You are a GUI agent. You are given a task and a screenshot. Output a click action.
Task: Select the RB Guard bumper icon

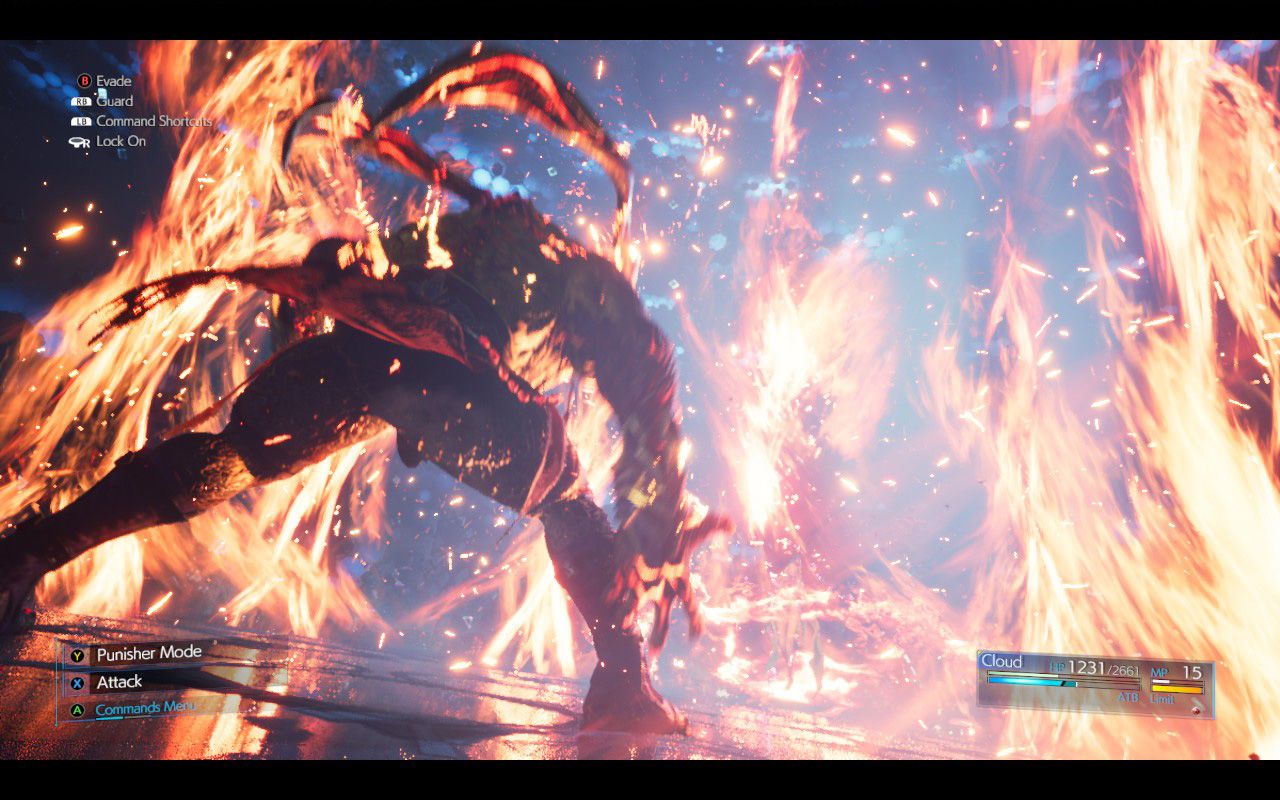(x=82, y=101)
